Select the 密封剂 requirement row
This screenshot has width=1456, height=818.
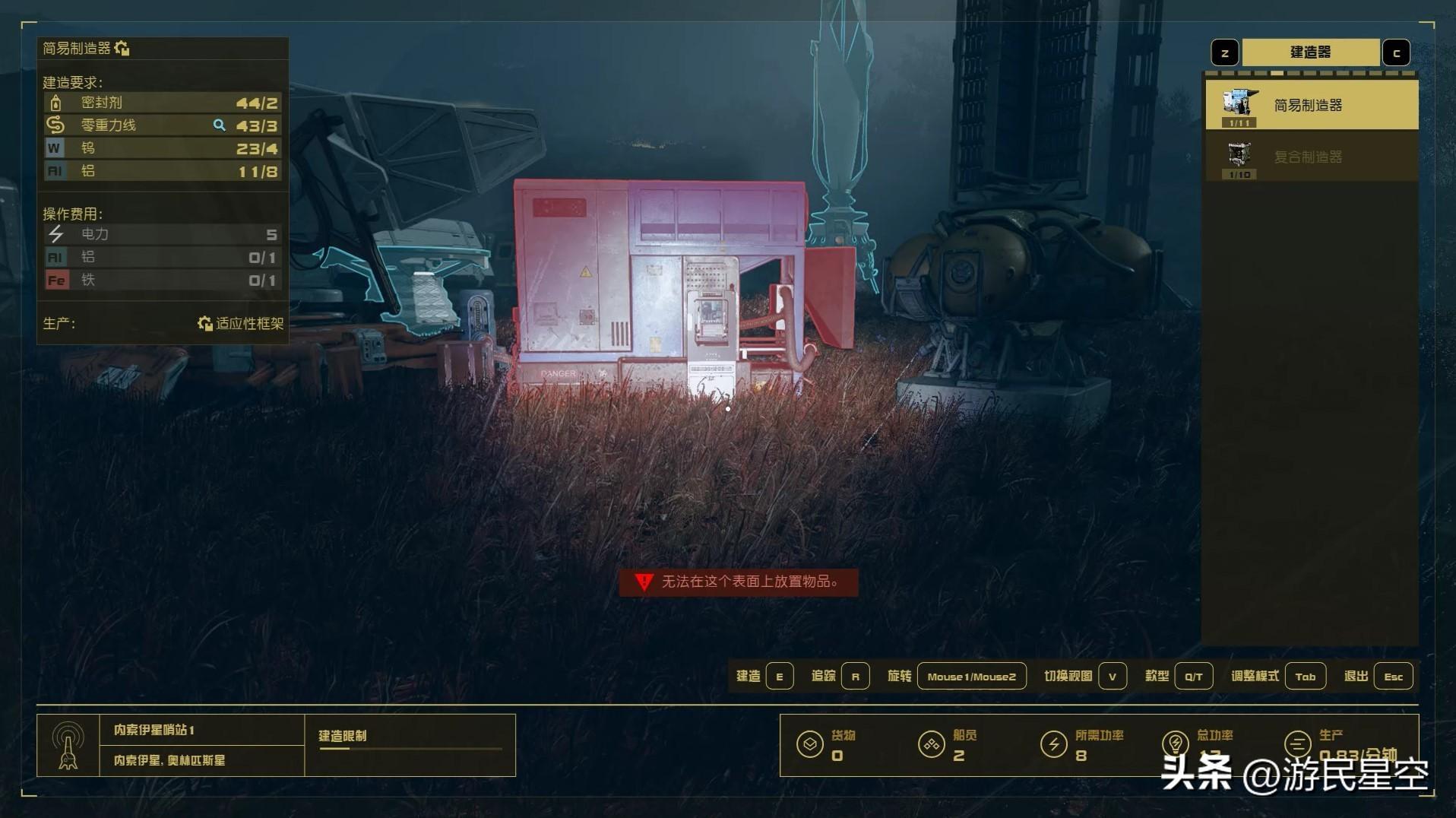(x=163, y=103)
